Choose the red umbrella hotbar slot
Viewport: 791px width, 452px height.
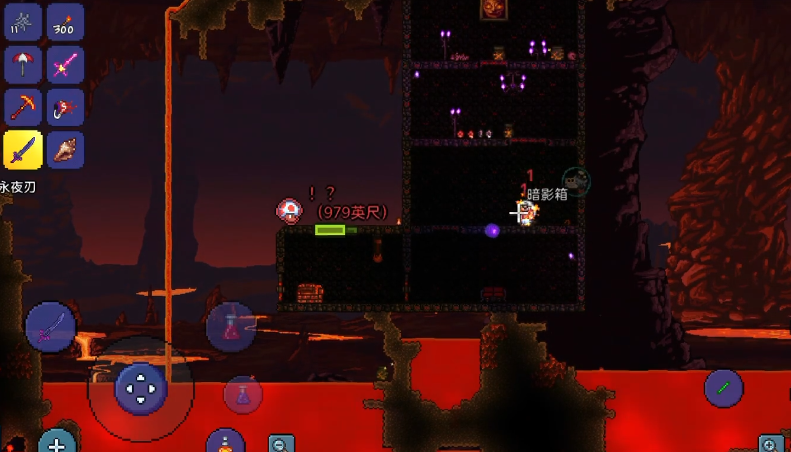pos(23,65)
